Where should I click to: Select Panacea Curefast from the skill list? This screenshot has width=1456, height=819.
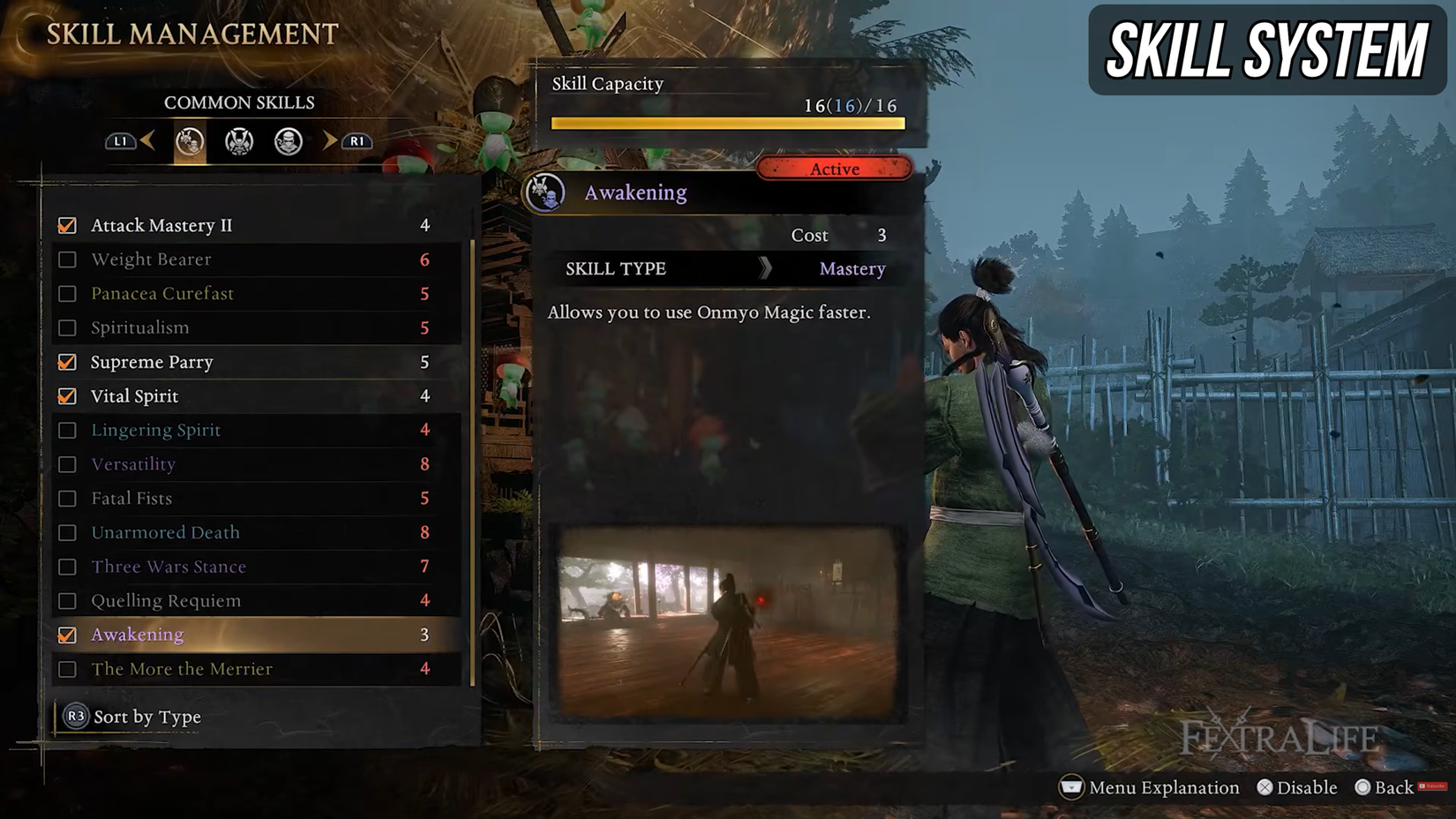click(162, 293)
